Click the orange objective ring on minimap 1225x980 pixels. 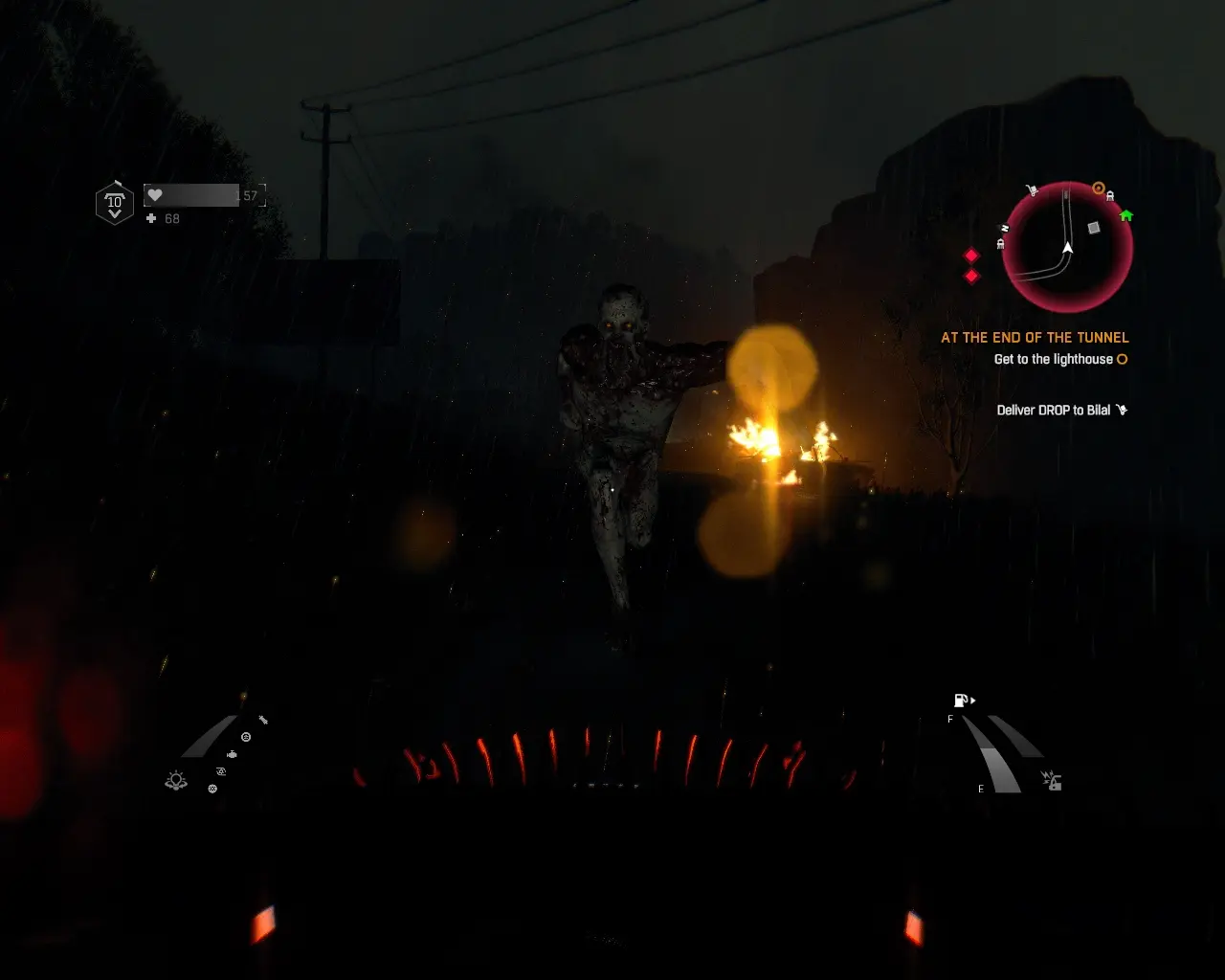click(x=1099, y=189)
